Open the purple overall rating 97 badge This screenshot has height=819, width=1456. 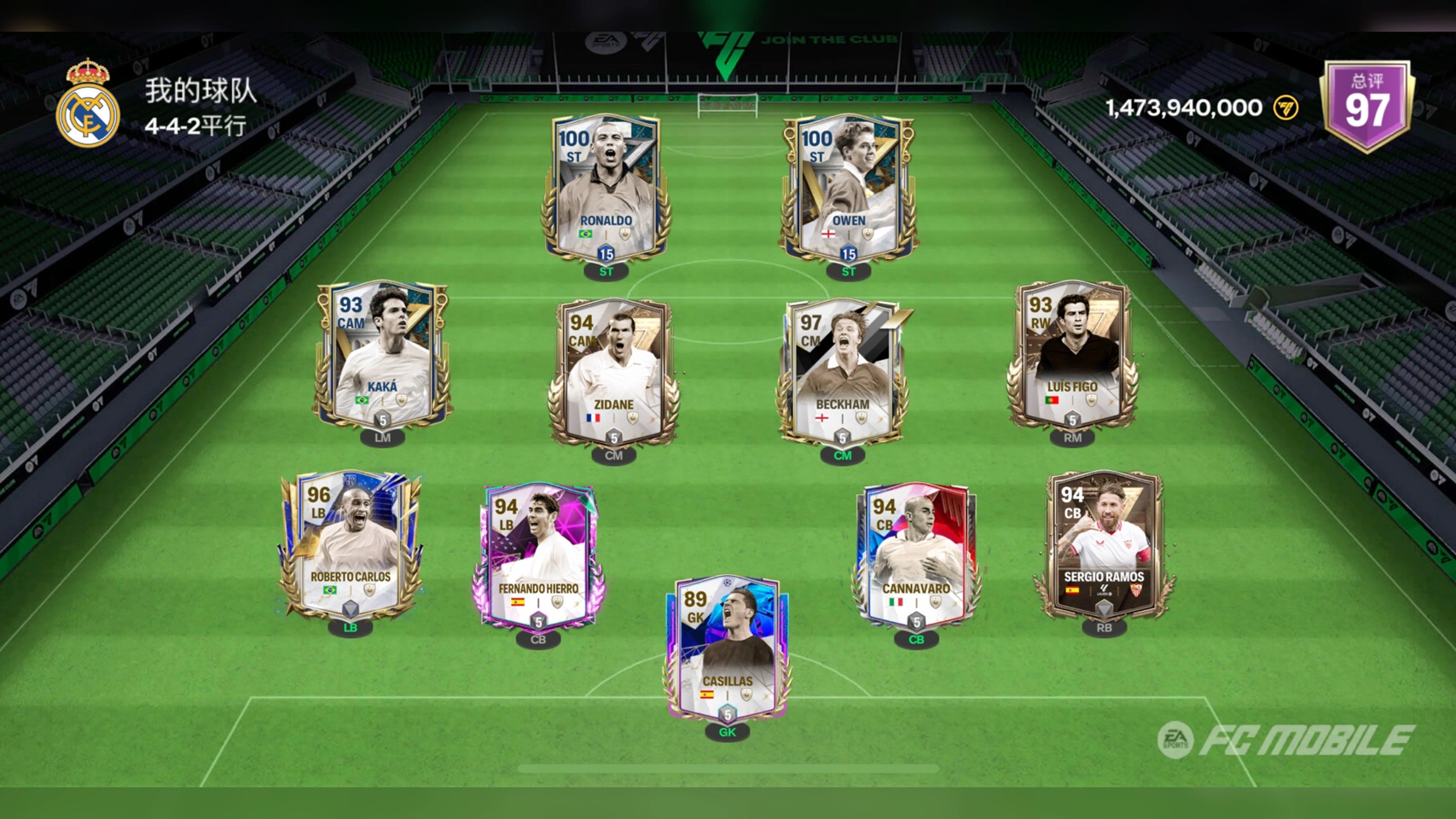coord(1366,106)
